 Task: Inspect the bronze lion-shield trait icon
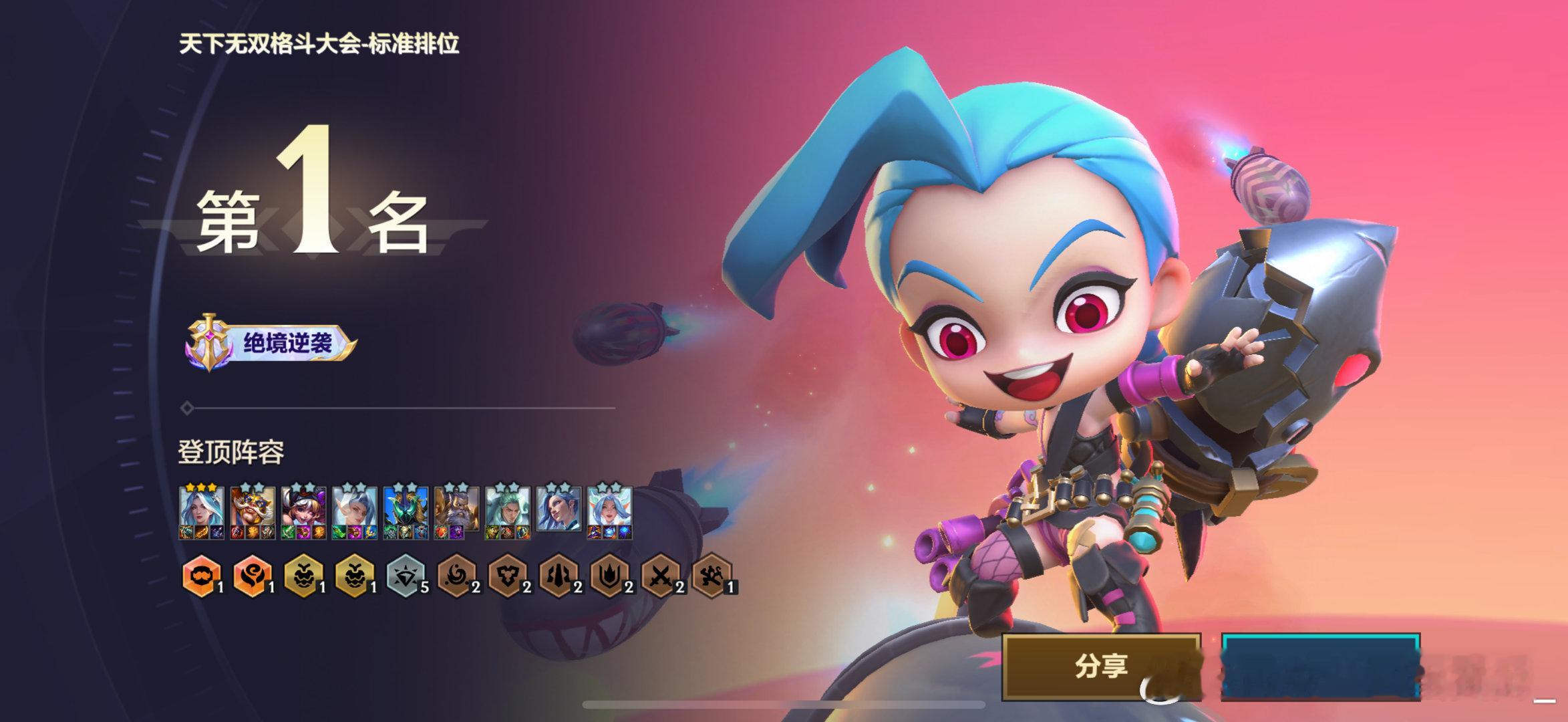point(508,576)
